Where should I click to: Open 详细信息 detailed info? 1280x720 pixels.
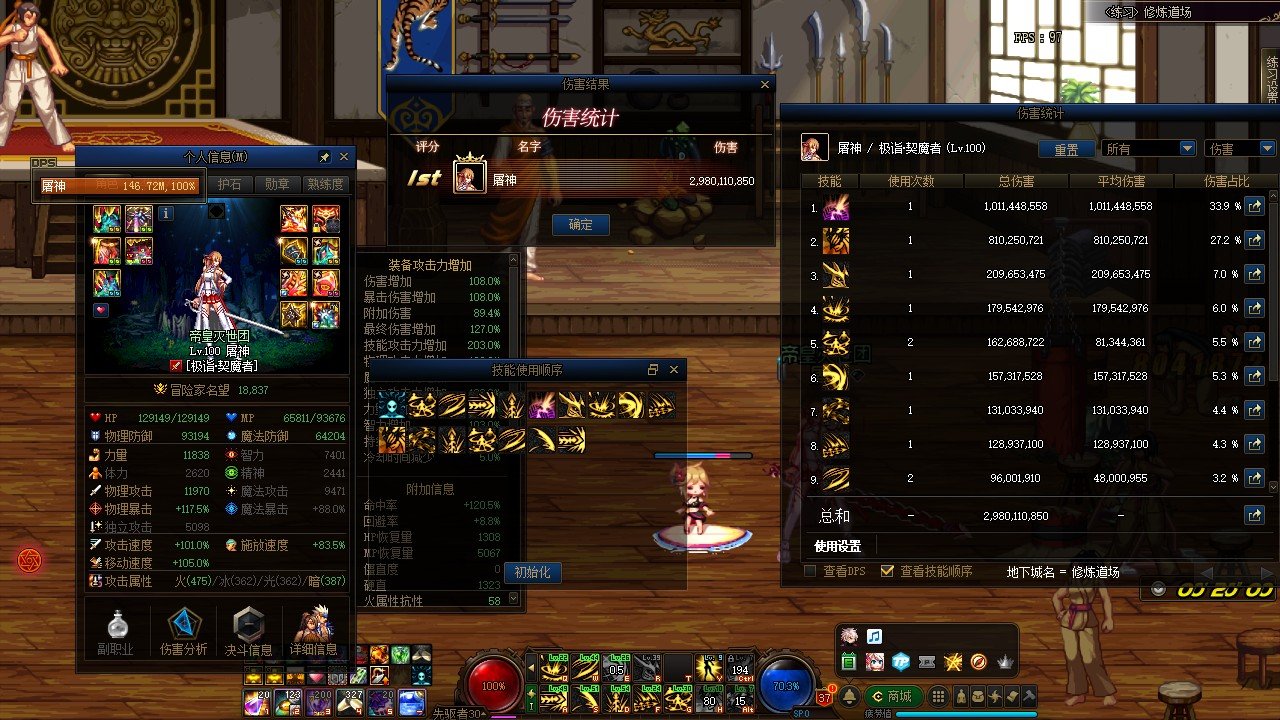(314, 633)
